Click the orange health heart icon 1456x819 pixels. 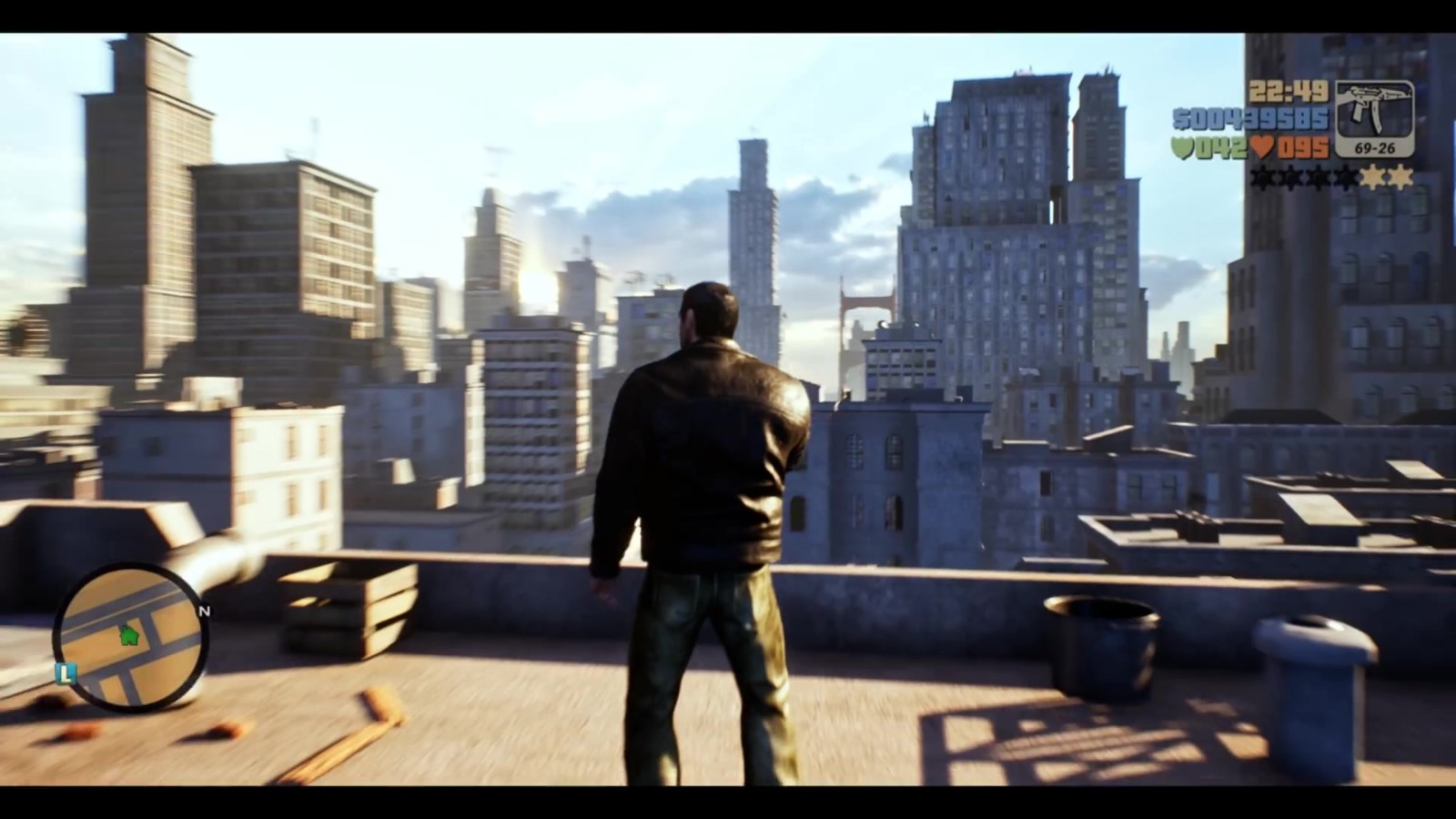click(1263, 147)
